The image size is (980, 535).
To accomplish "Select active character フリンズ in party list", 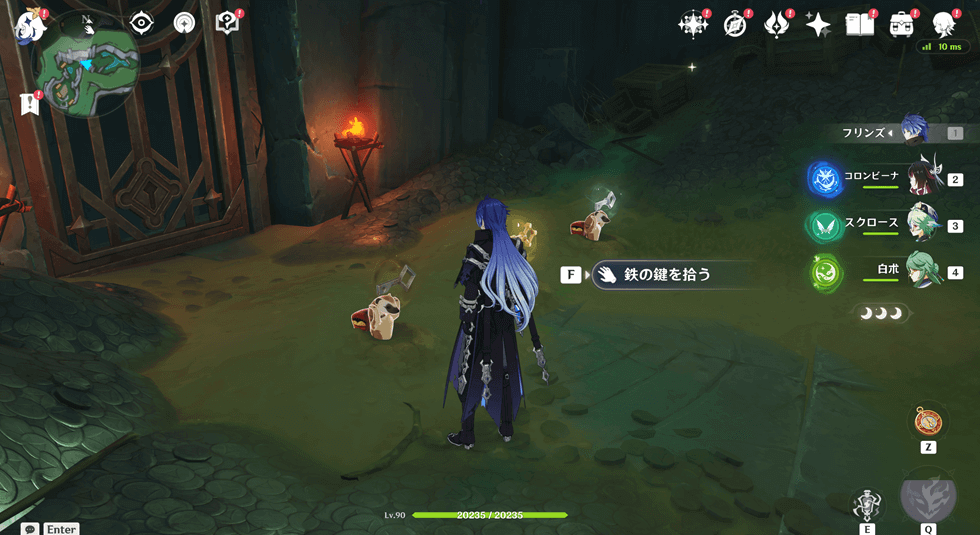I will [x=914, y=131].
